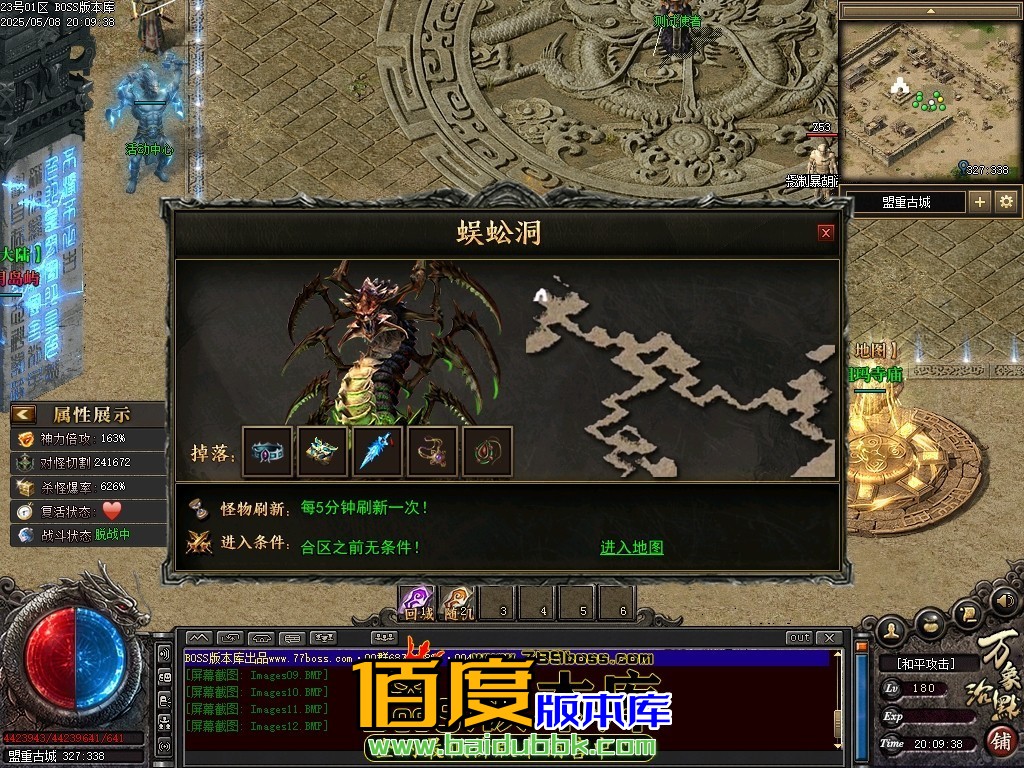The image size is (1024, 768).
Task: Collapse the minimap using the top arrow bar
Action: (930, 11)
